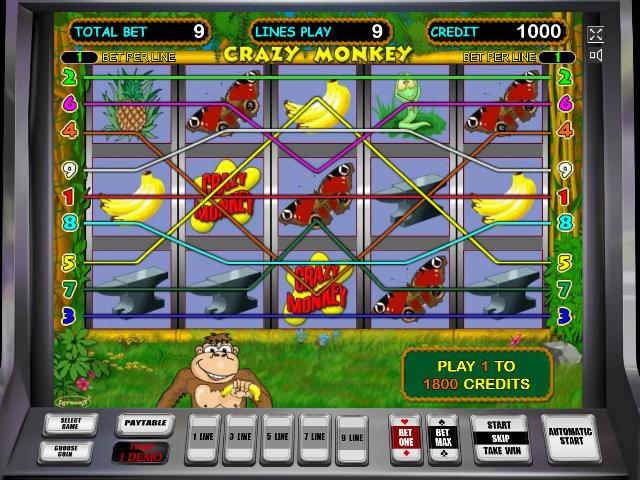Pick the 7 Line button
Image resolution: width=640 pixels, height=480 pixels.
point(313,437)
